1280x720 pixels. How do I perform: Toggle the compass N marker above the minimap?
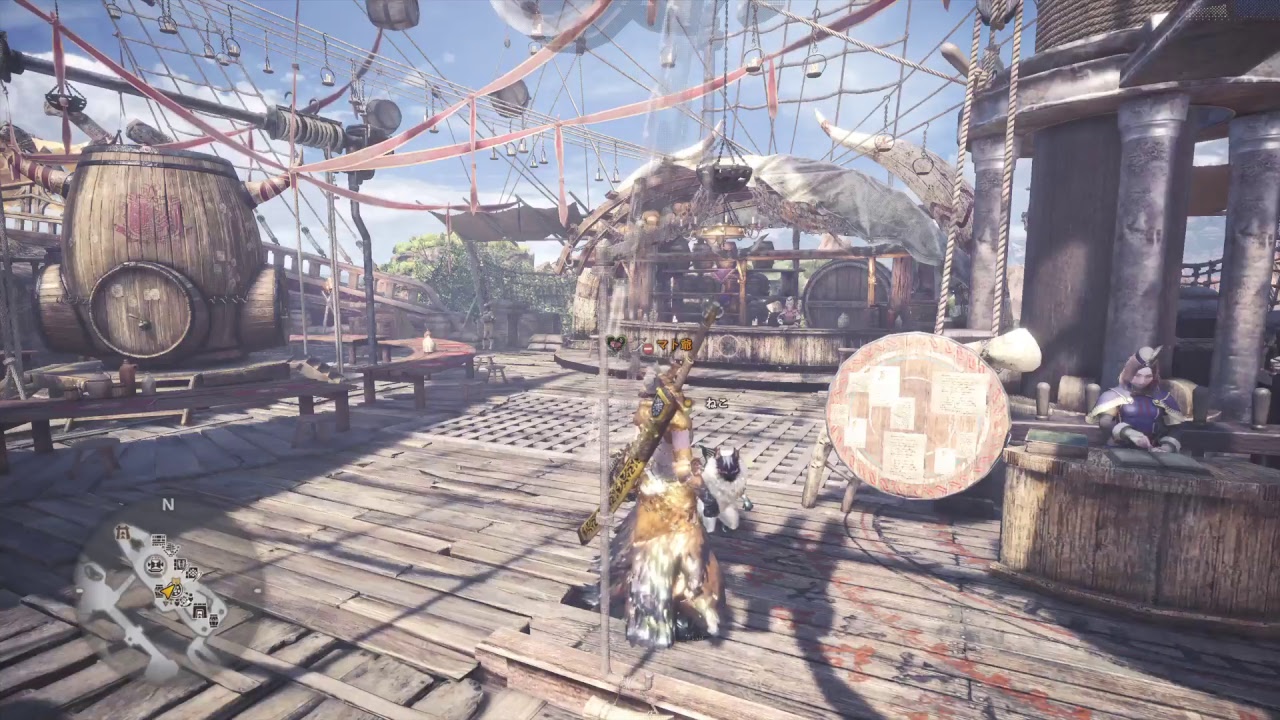point(167,503)
